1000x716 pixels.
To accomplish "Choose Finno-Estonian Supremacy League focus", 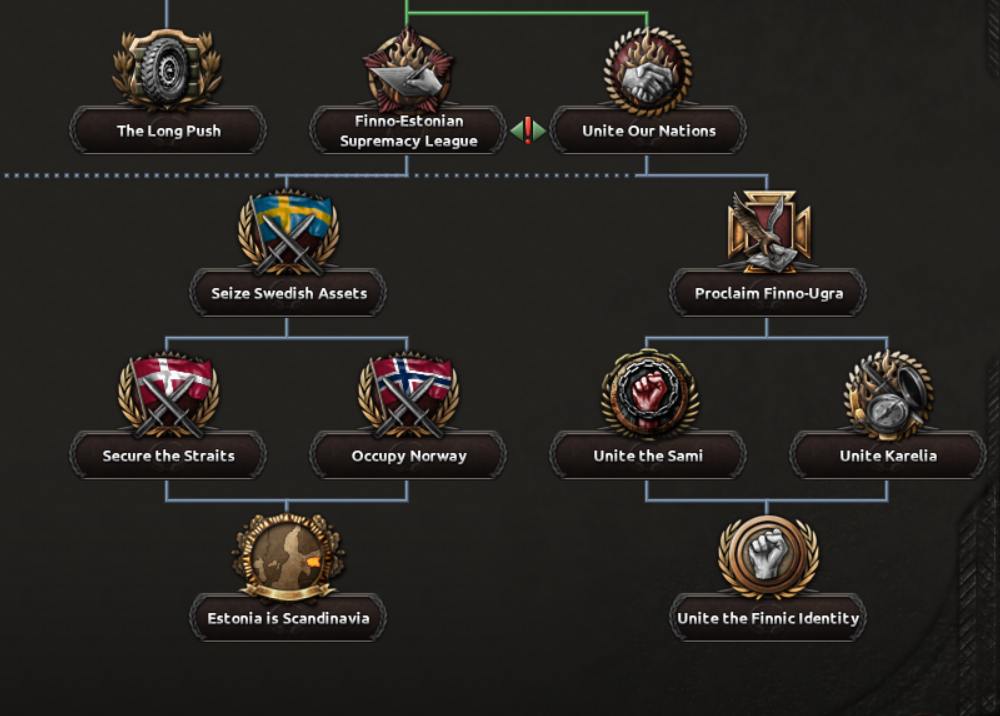I will (x=408, y=131).
